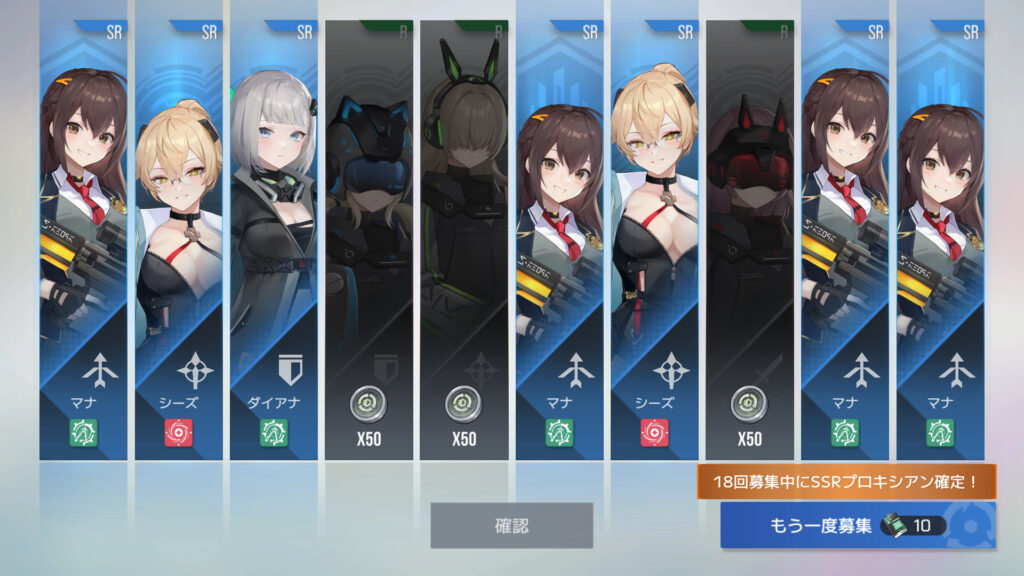Confirm the recruitment results with 確認
Image resolution: width=1024 pixels, height=576 pixels.
tap(511, 525)
